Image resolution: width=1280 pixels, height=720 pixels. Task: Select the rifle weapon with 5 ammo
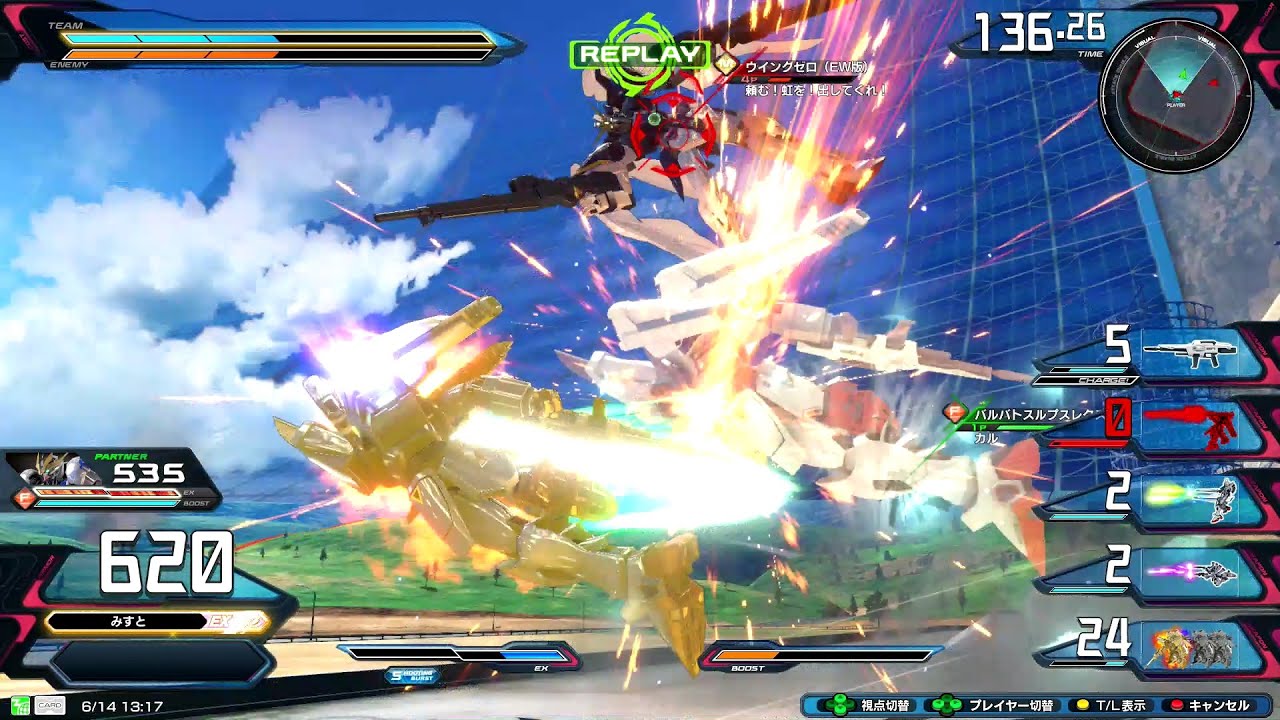click(1190, 352)
